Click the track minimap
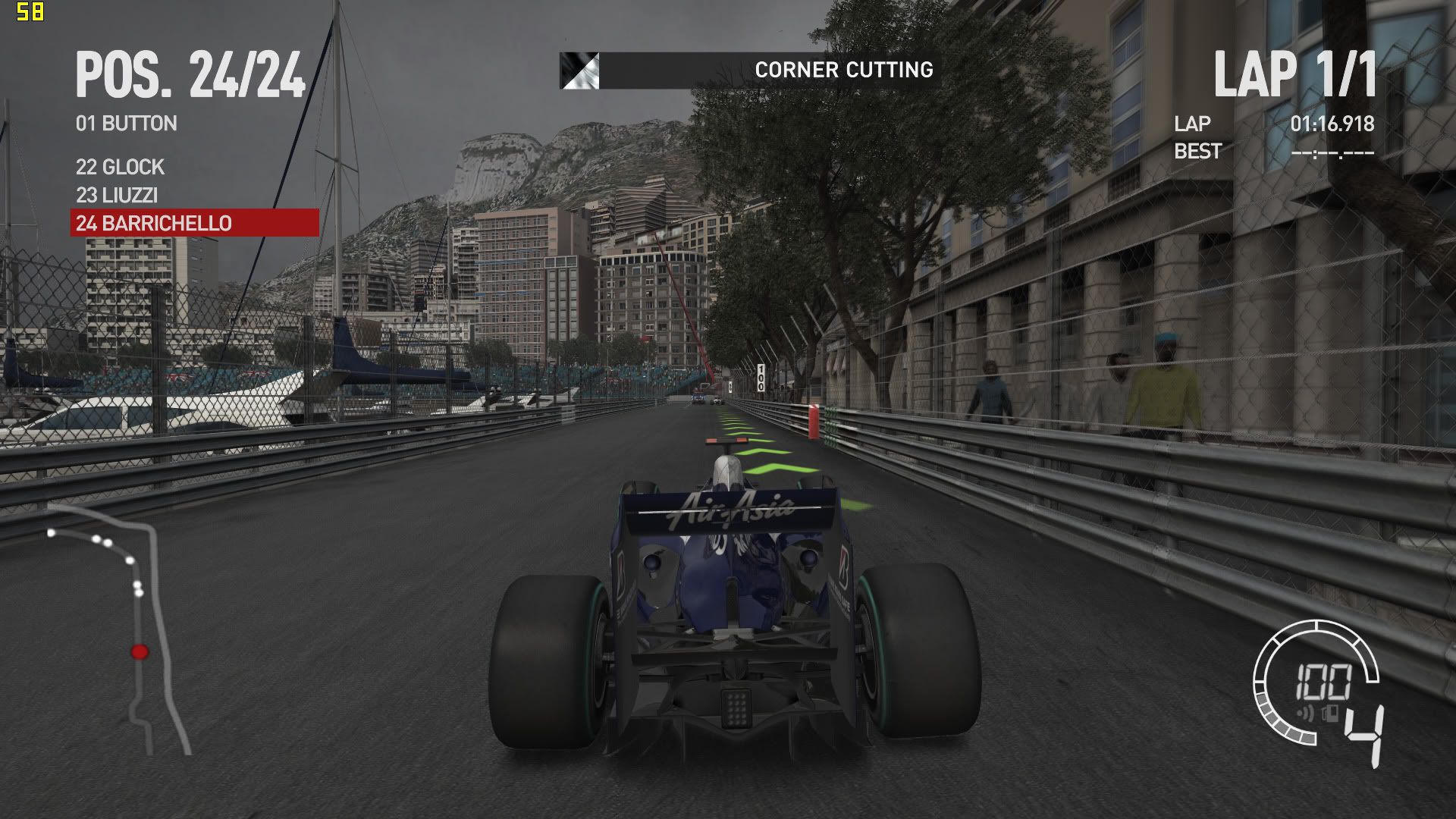Image resolution: width=1456 pixels, height=819 pixels. click(x=121, y=629)
